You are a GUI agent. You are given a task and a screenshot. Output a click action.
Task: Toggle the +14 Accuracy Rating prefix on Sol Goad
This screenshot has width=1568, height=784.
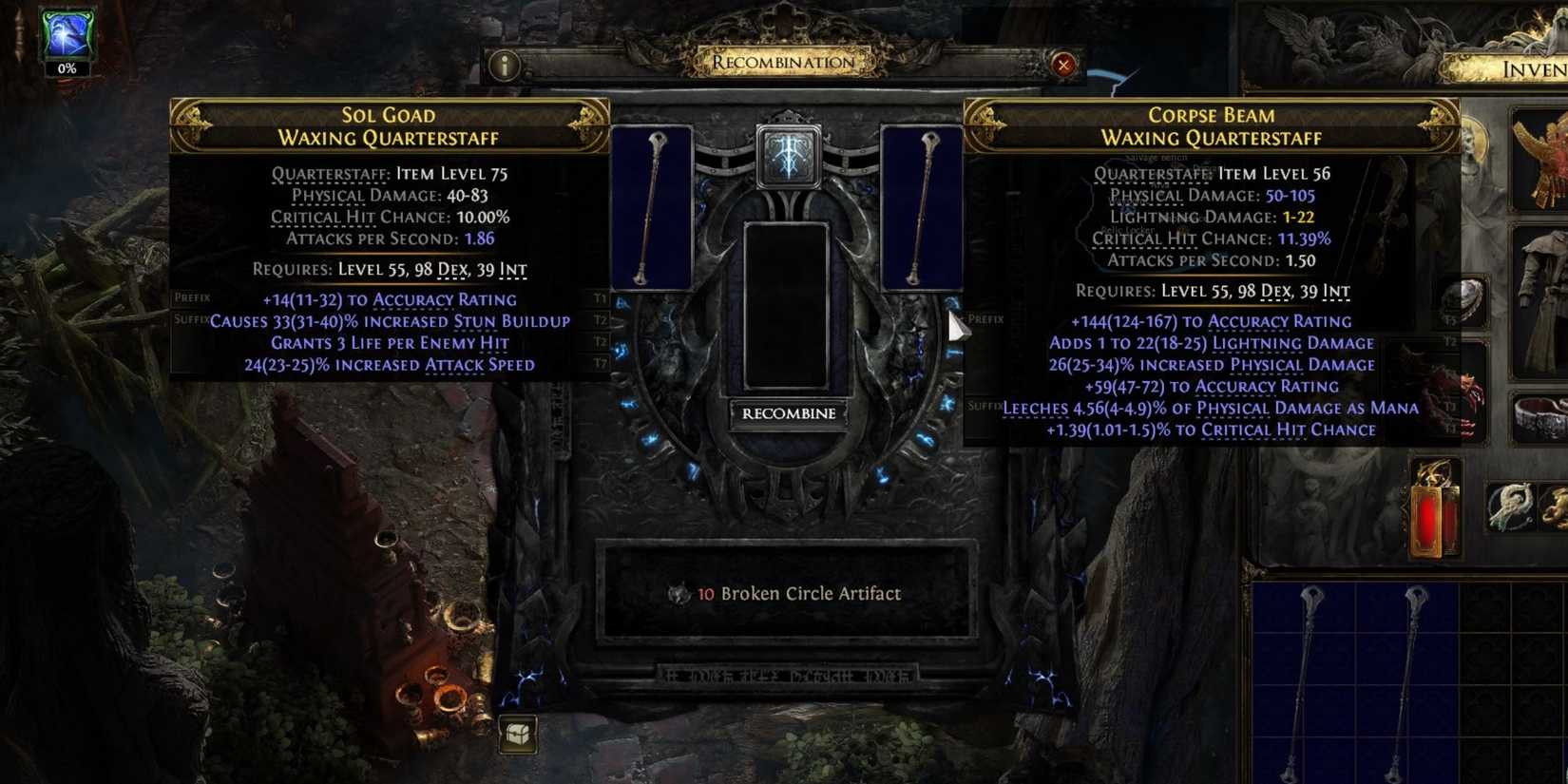coord(390,299)
